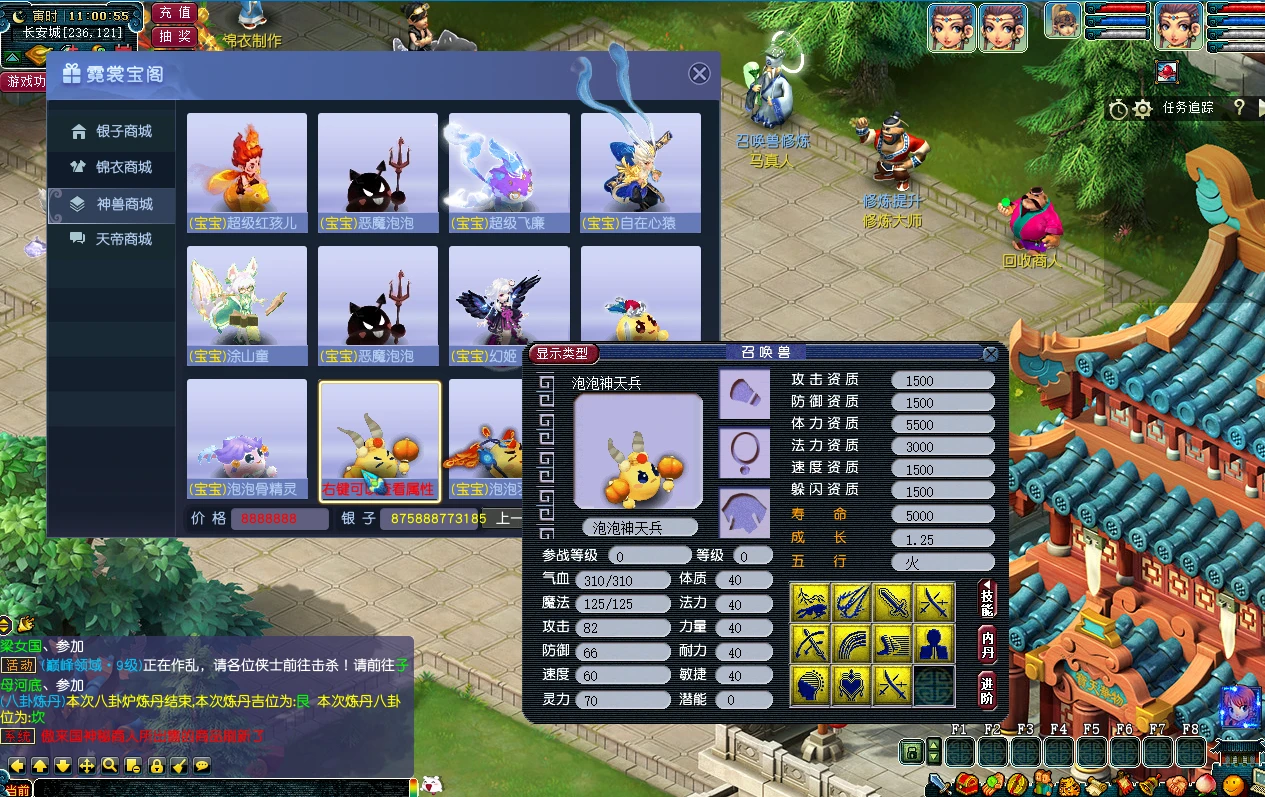
Task: Select the 超级飞廉 pet tile
Action: tap(509, 172)
